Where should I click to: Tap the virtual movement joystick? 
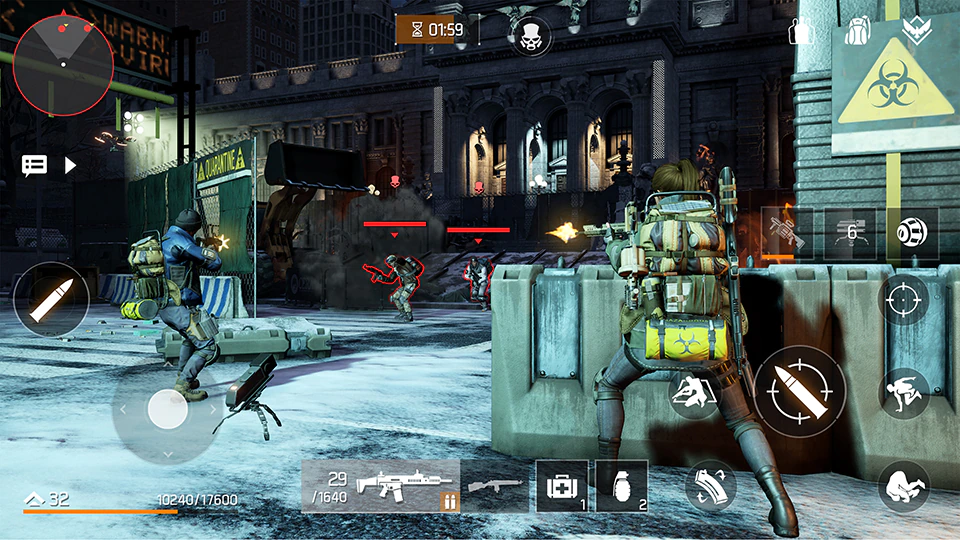point(167,408)
